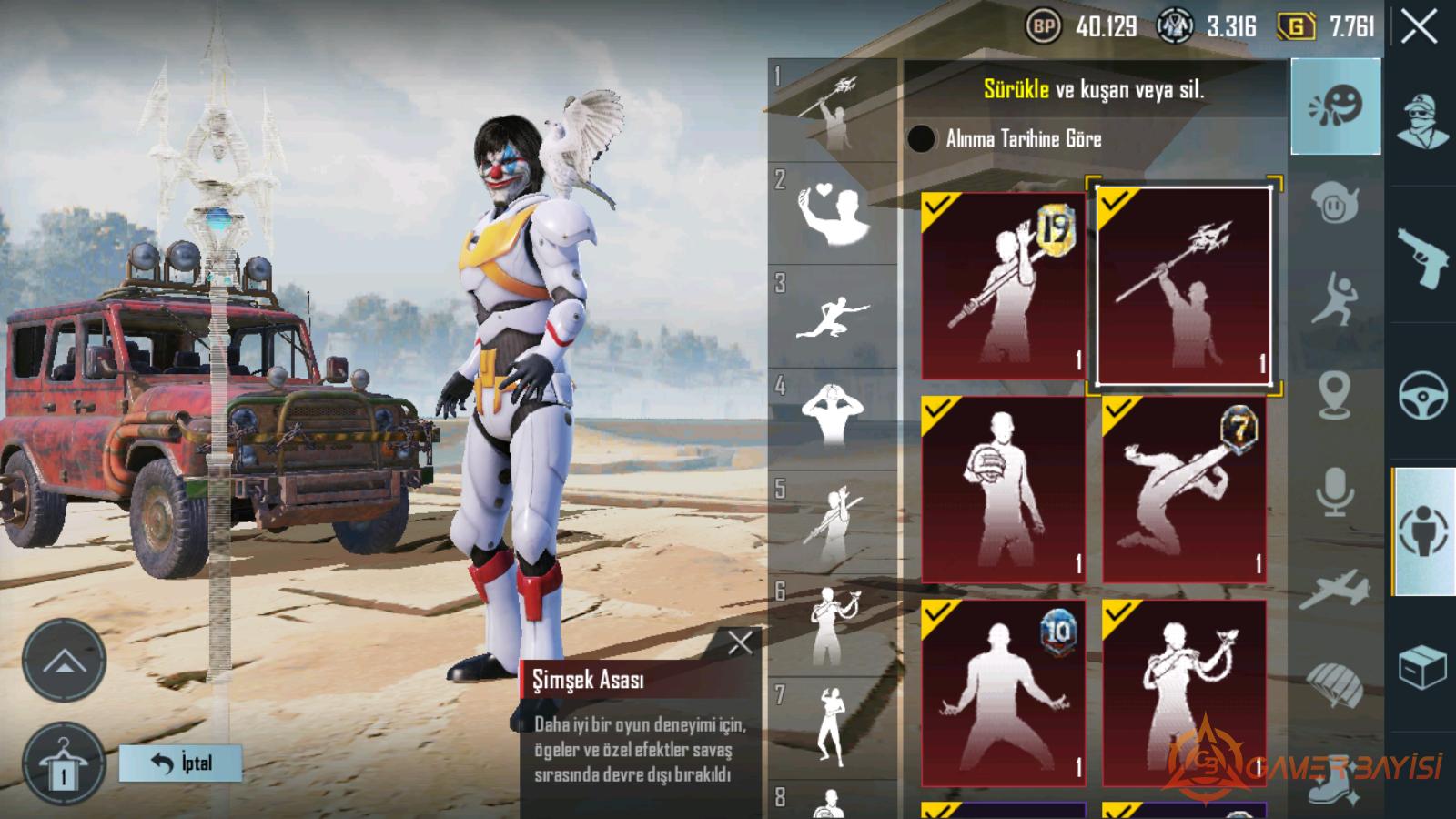Click the İptal cancel button
Viewport: 1456px width, 819px height.
pos(181,763)
